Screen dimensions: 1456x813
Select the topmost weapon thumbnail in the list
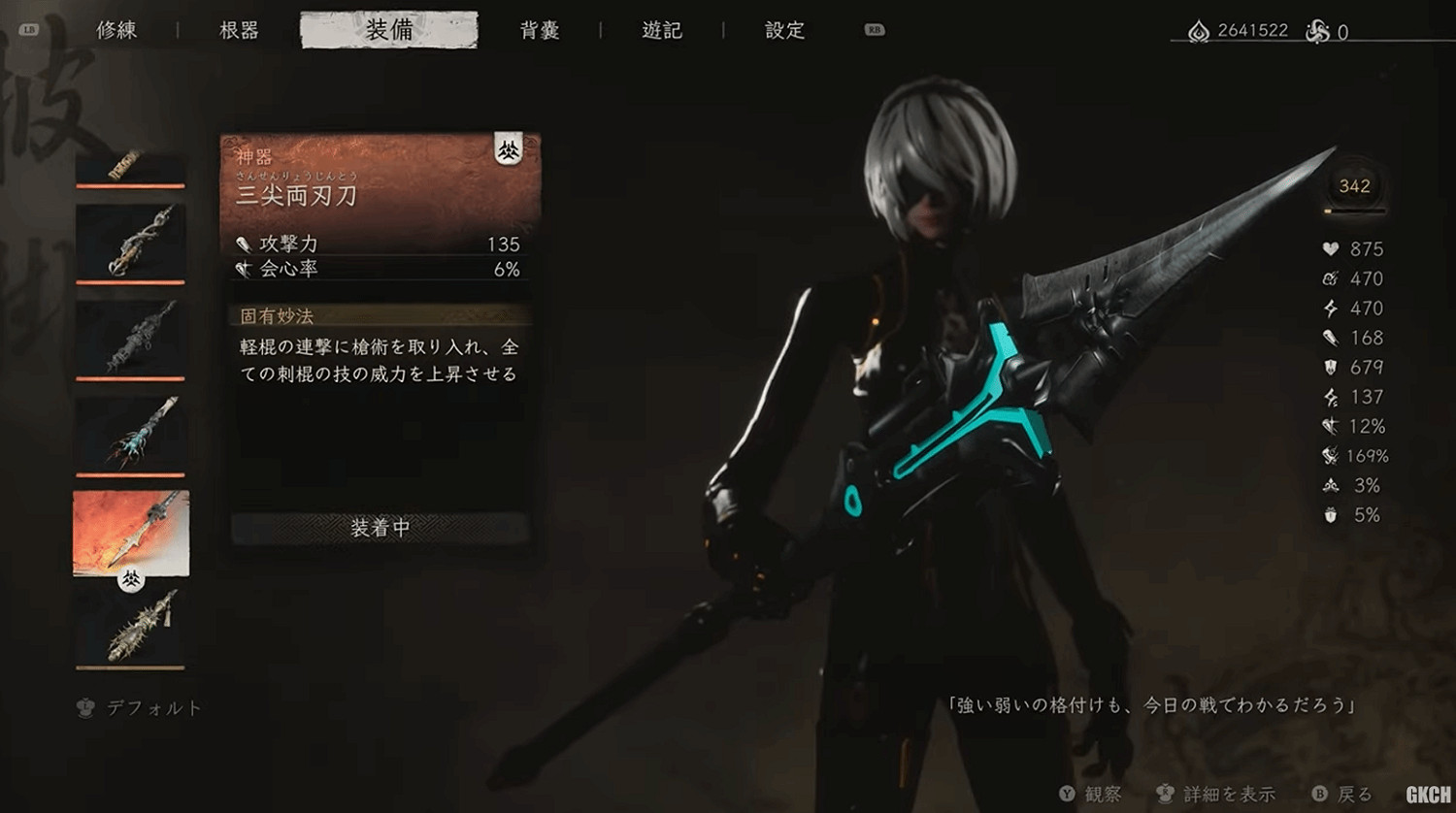pos(129,165)
